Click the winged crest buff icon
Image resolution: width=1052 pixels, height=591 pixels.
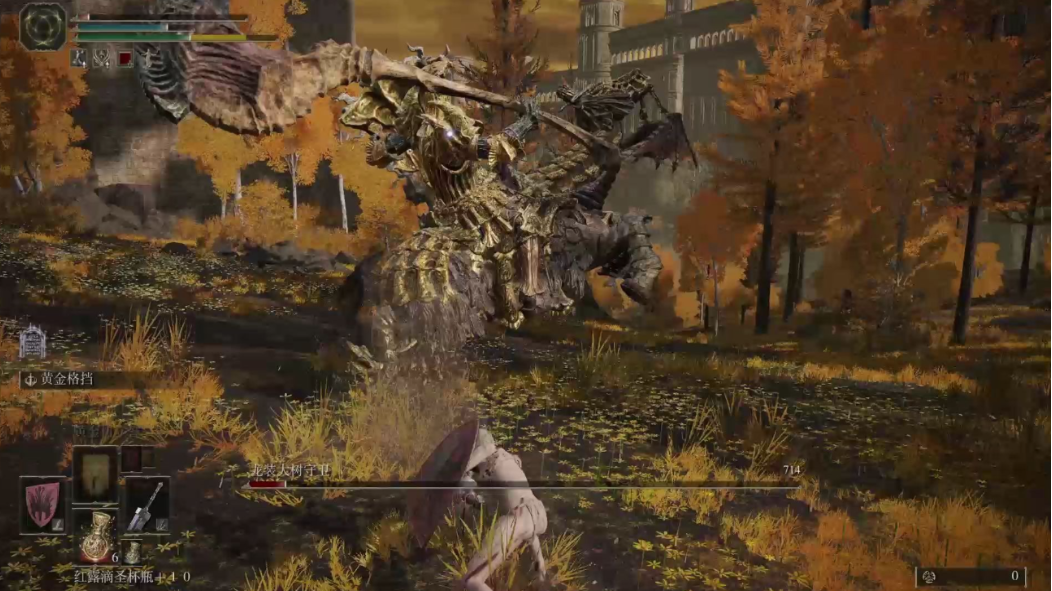pos(102,59)
